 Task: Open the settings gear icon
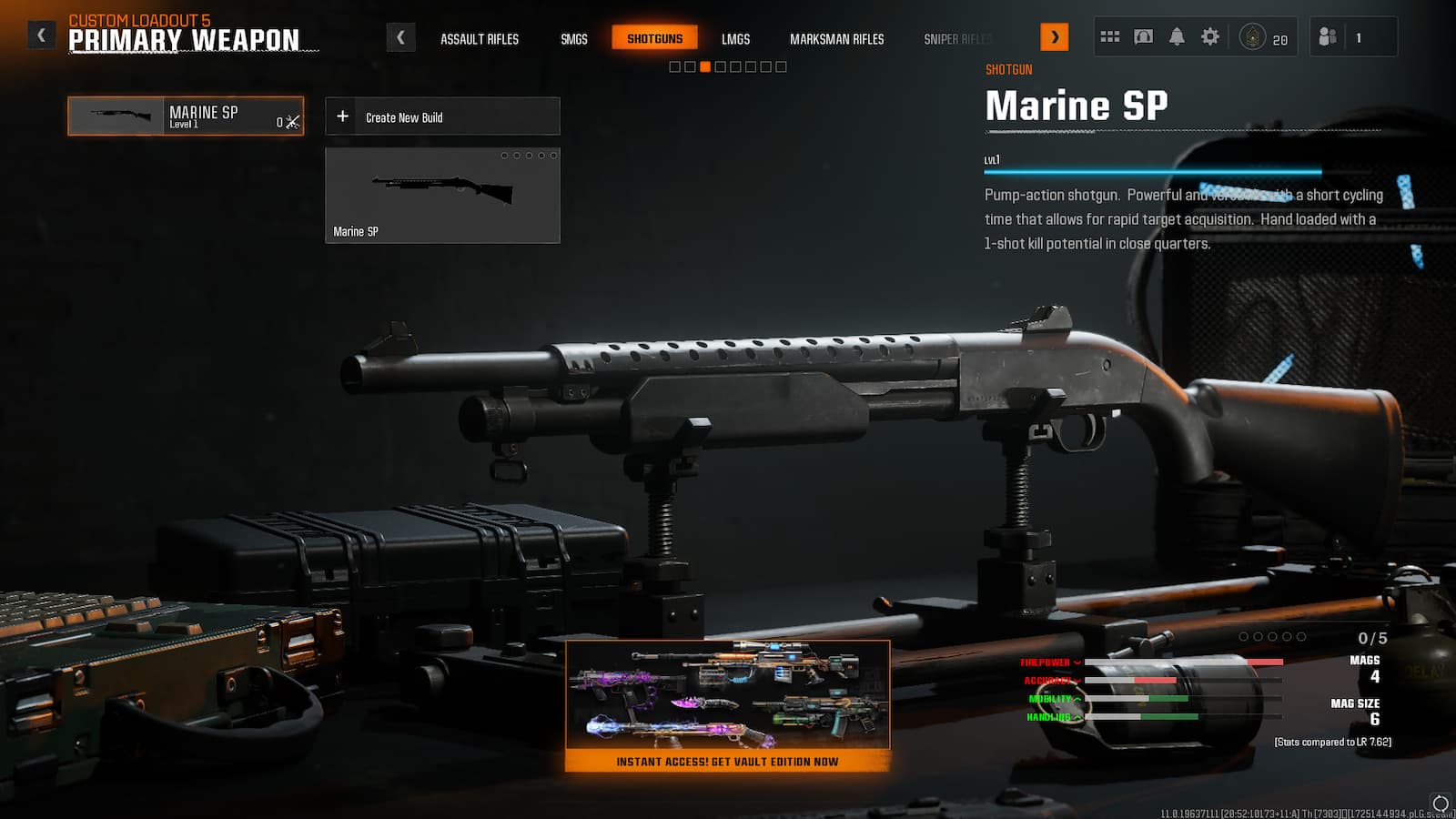(1211, 35)
